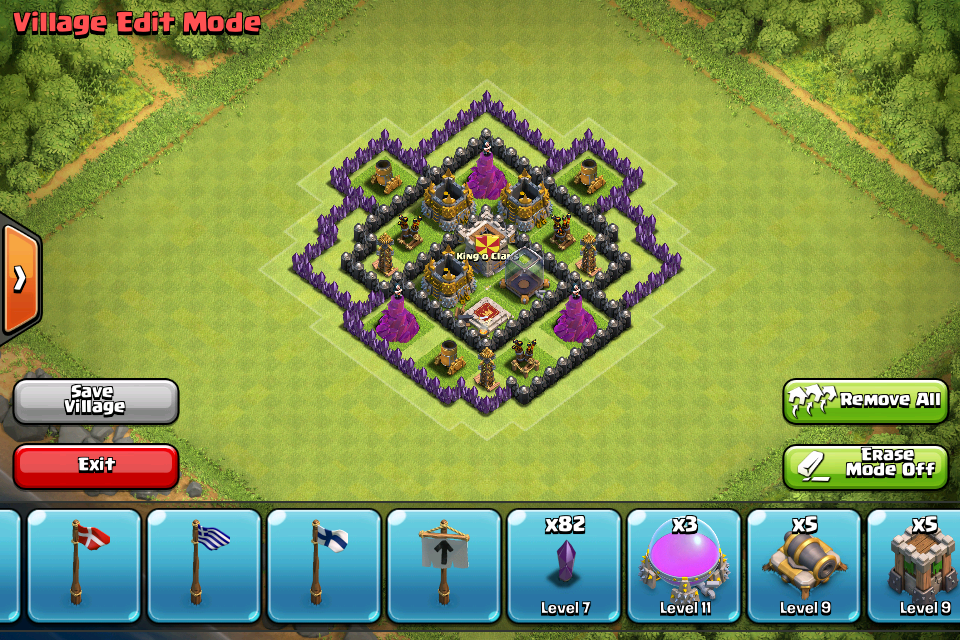This screenshot has width=960, height=640.
Task: Expand the orange side panel arrow
Action: tap(20, 279)
